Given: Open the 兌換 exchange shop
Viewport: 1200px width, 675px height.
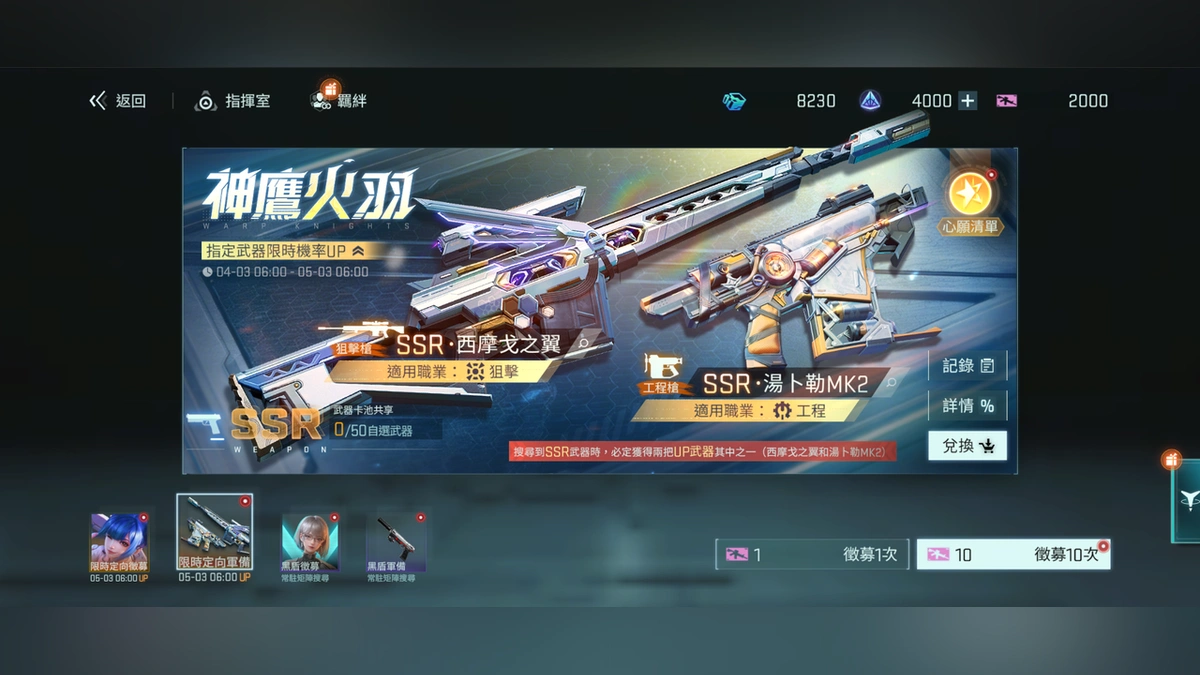Looking at the screenshot, I should pos(967,446).
